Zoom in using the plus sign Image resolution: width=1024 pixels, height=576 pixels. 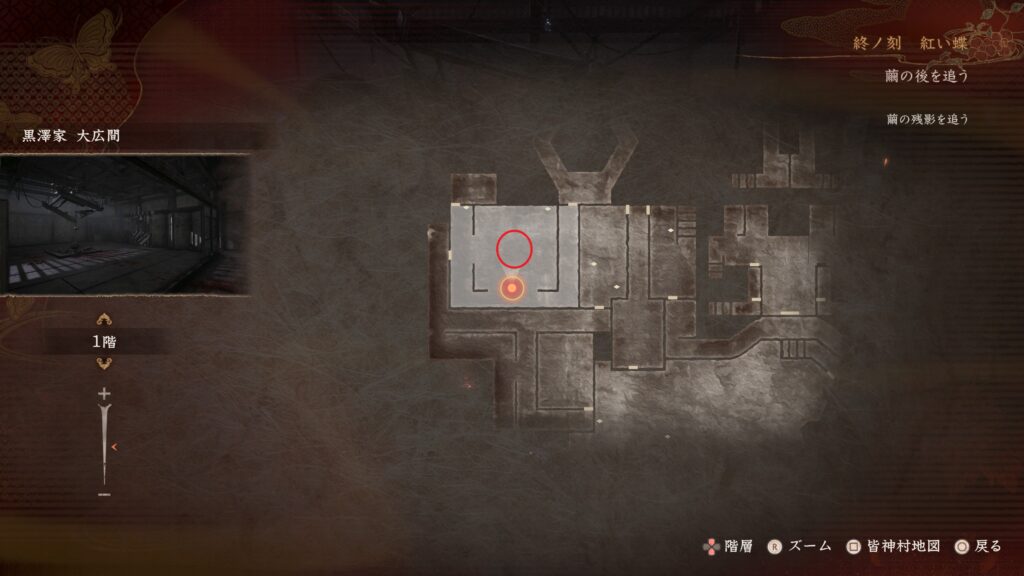pyautogui.click(x=104, y=395)
